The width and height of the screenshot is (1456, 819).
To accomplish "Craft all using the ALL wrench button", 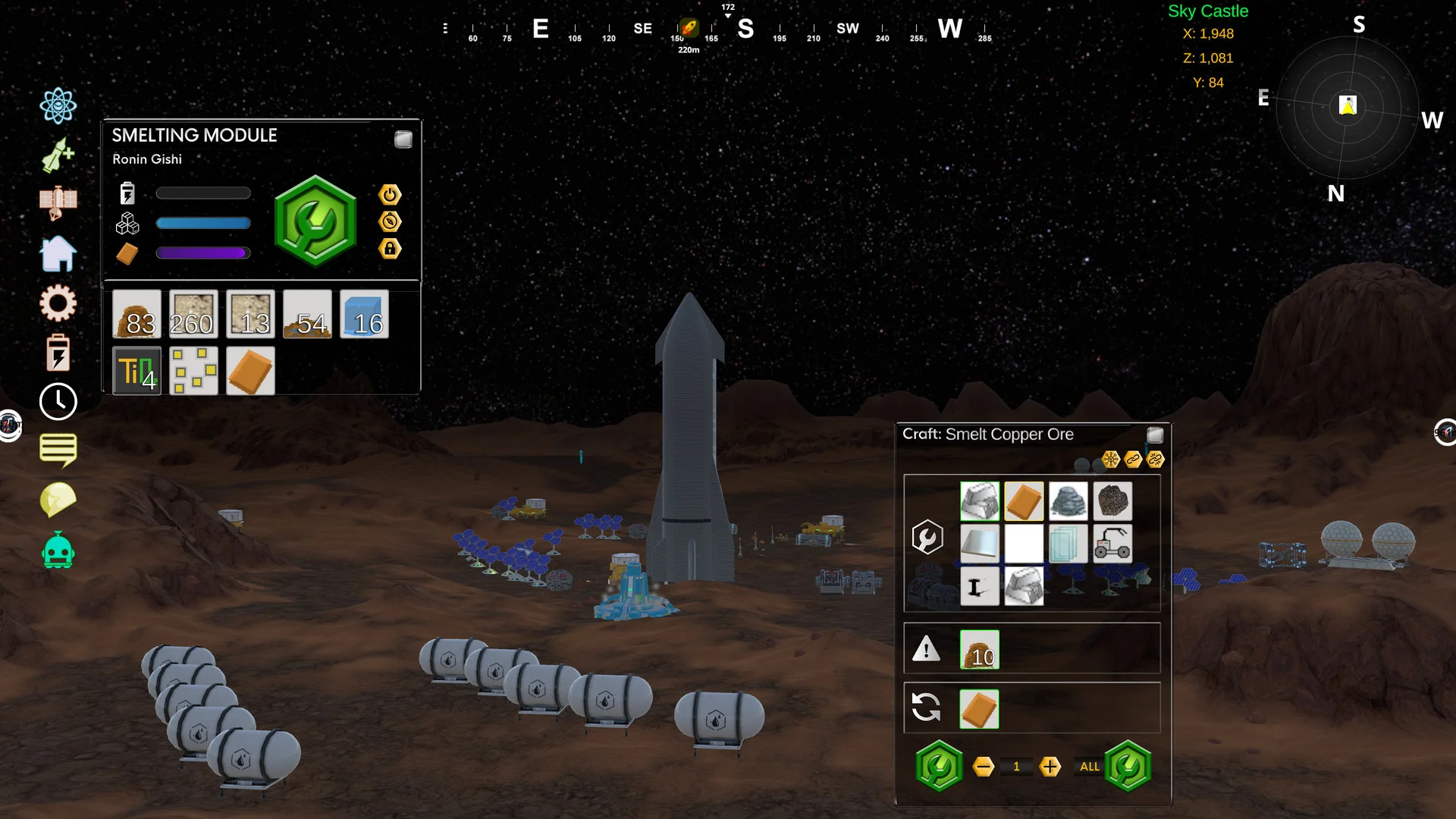I will [1128, 767].
